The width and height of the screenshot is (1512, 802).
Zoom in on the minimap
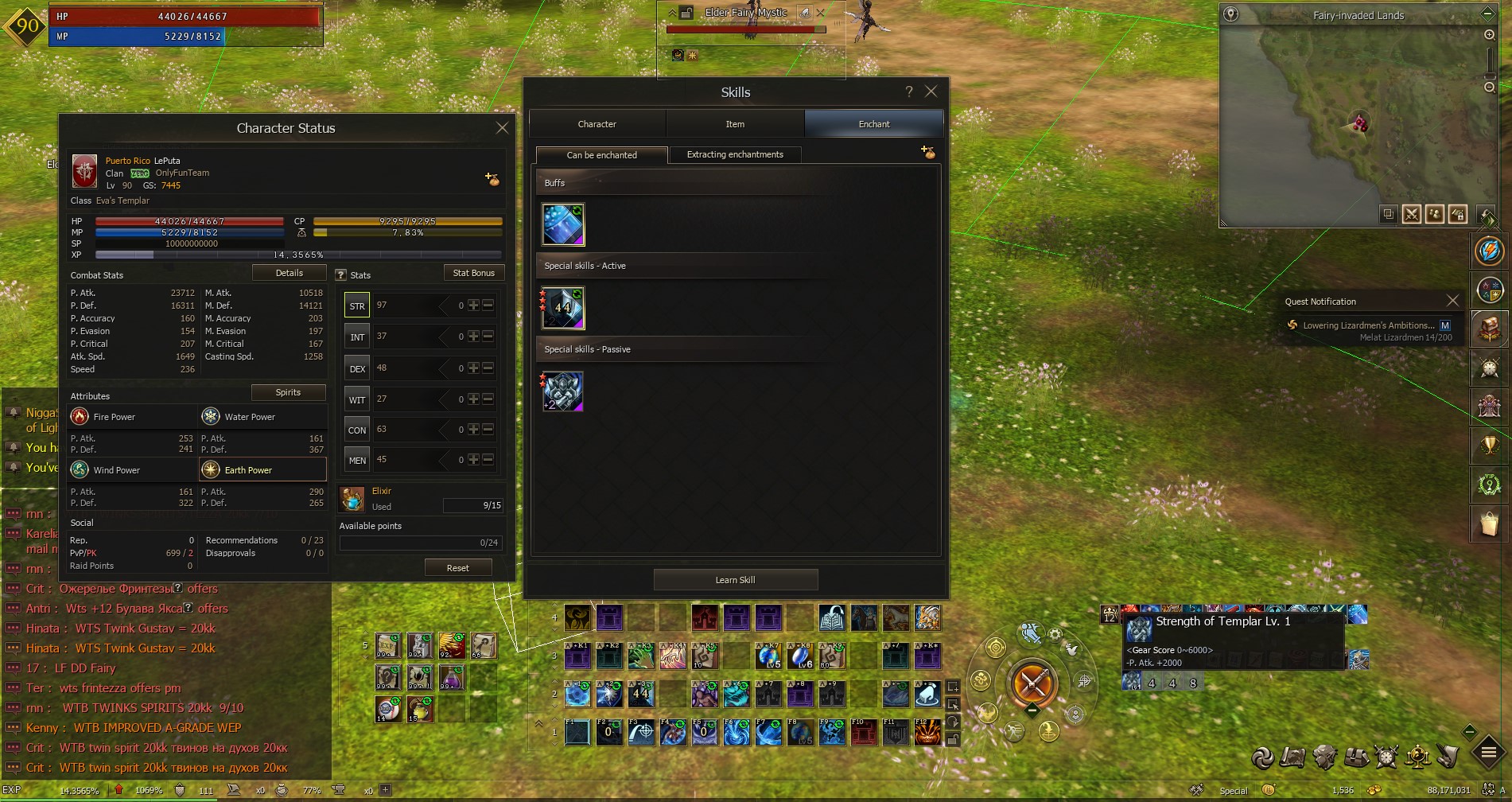1489,35
